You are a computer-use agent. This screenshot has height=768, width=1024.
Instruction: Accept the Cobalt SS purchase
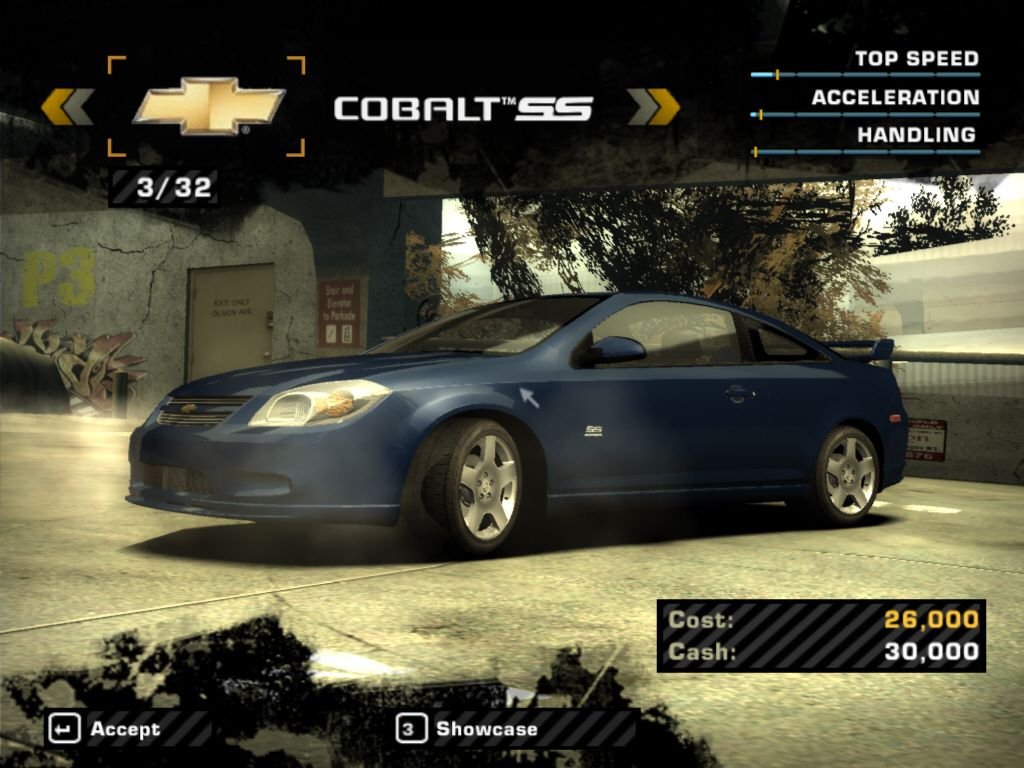(105, 729)
